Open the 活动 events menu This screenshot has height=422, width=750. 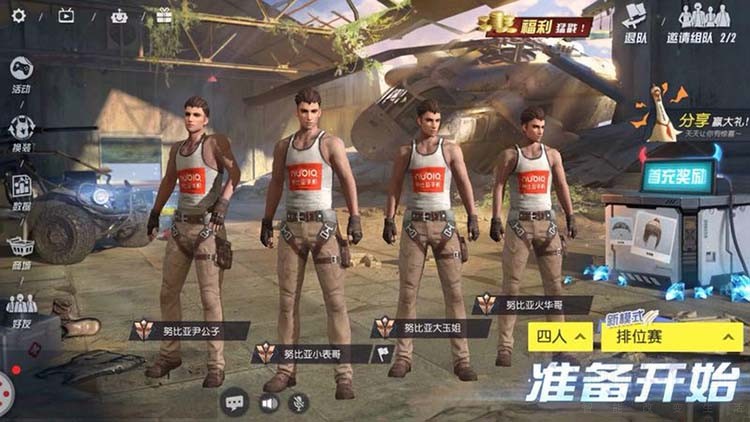coord(21,73)
